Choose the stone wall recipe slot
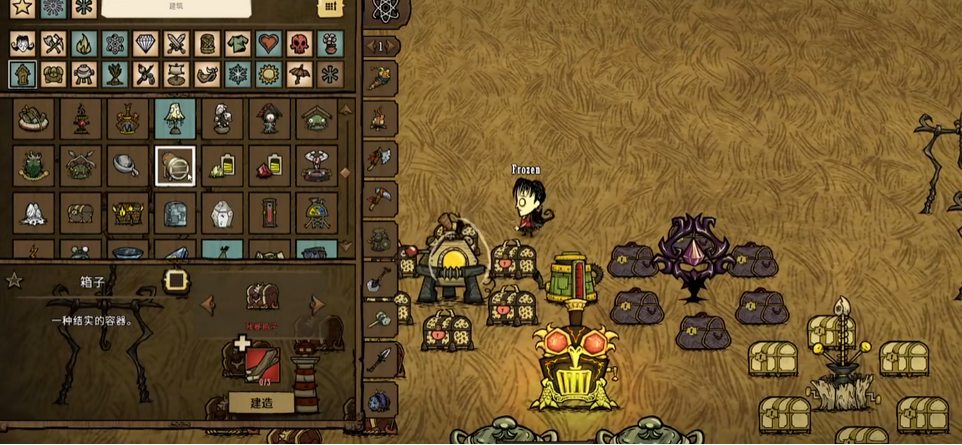This screenshot has height=445, width=962. (175, 212)
